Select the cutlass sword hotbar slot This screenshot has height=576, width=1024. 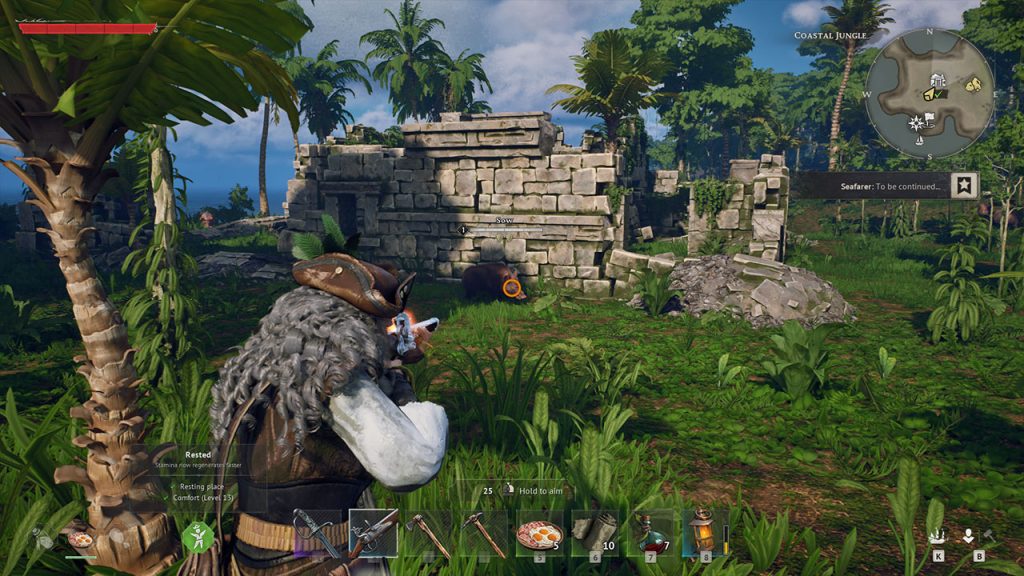coord(317,533)
